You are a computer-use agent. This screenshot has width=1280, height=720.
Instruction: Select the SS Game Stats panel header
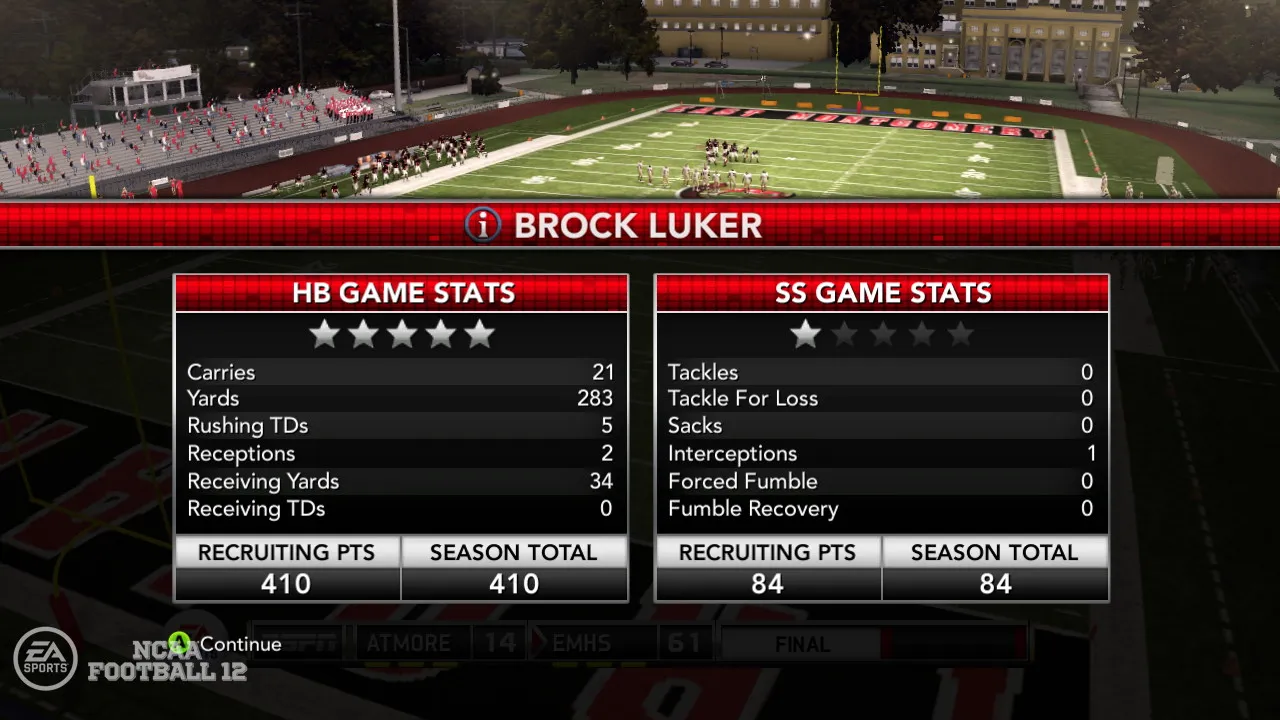coord(882,293)
